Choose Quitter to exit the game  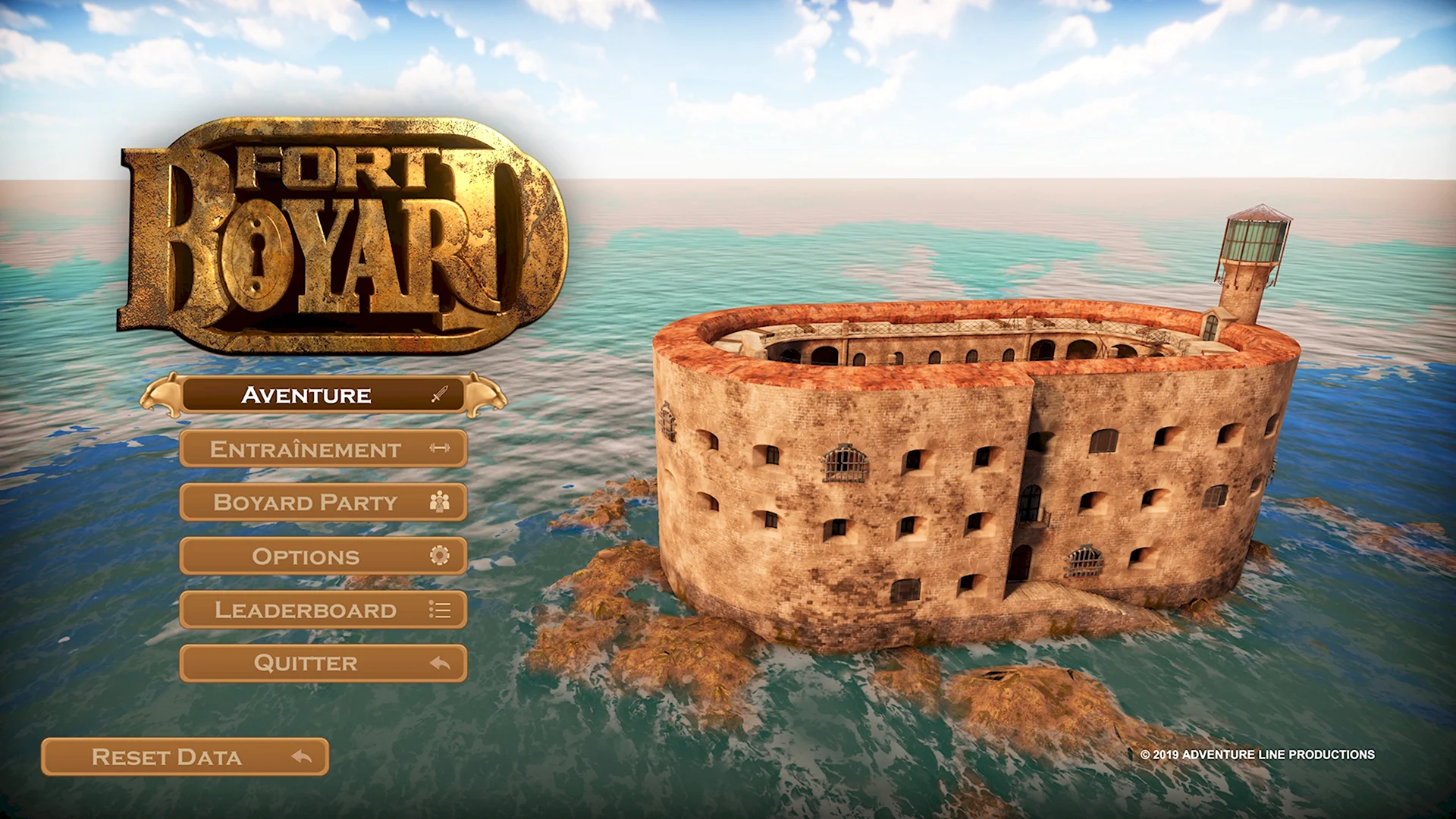pos(323,664)
